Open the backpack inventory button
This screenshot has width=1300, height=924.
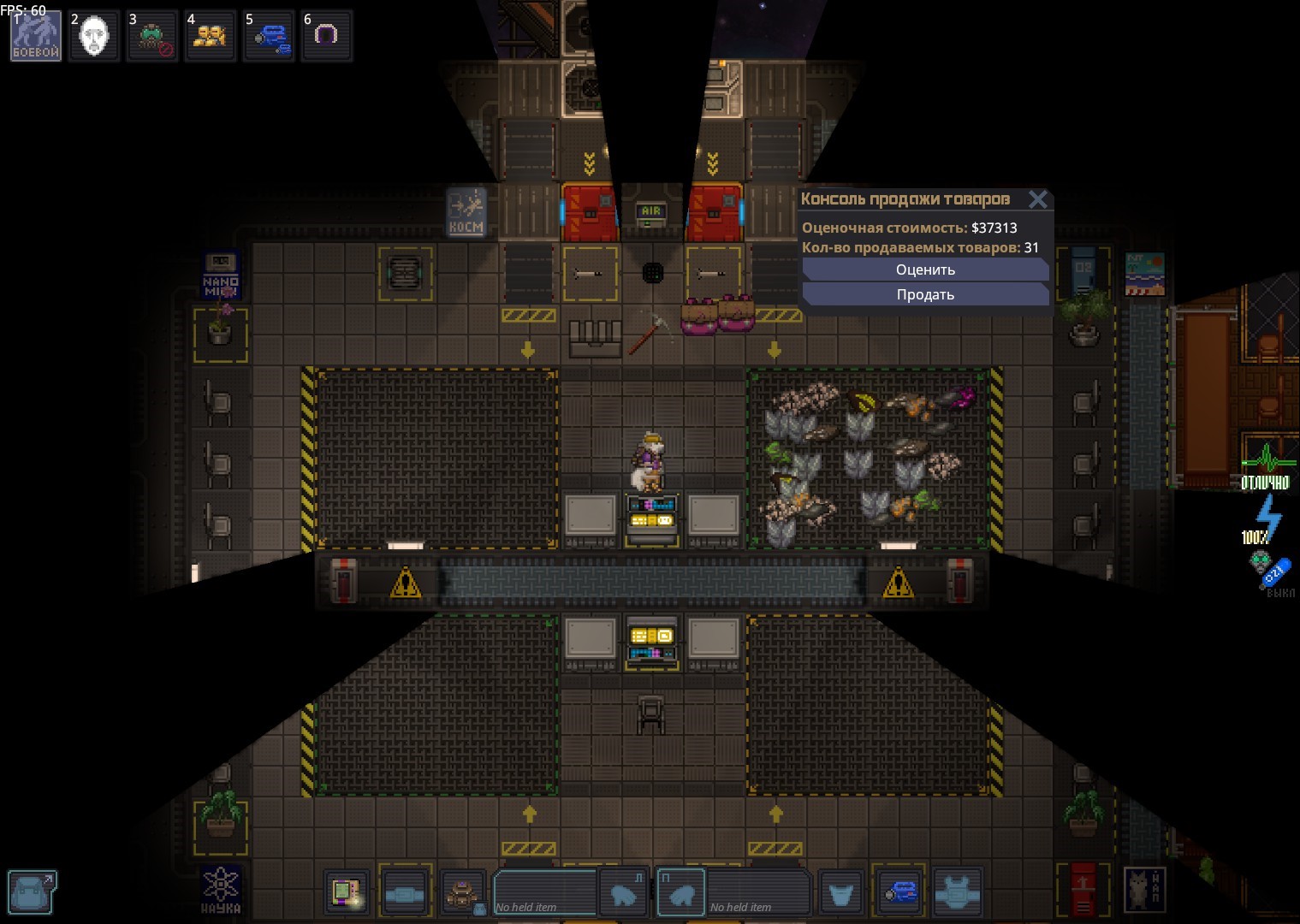33,892
